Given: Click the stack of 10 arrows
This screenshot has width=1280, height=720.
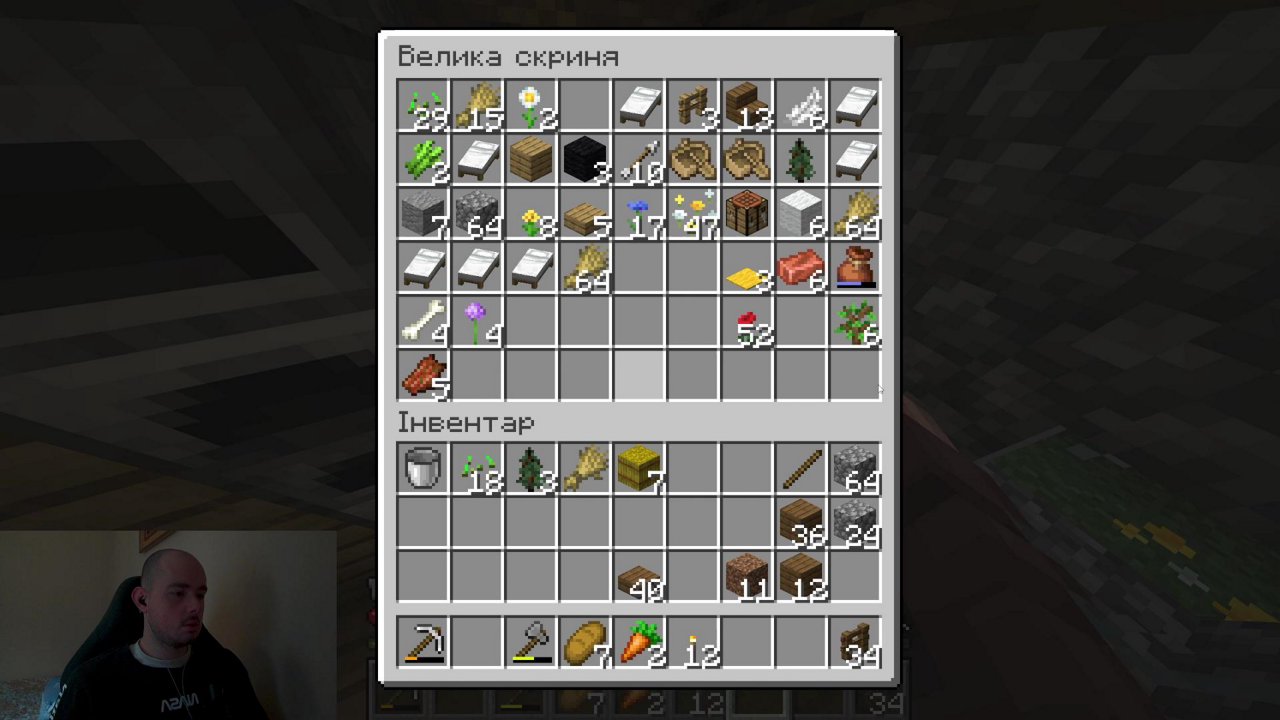Looking at the screenshot, I should tap(638, 160).
